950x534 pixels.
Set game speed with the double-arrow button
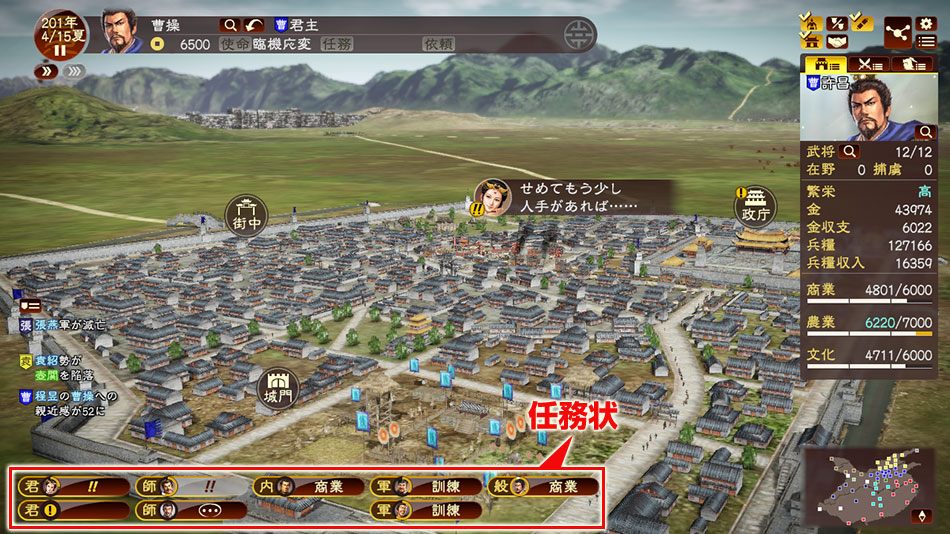coord(47,71)
